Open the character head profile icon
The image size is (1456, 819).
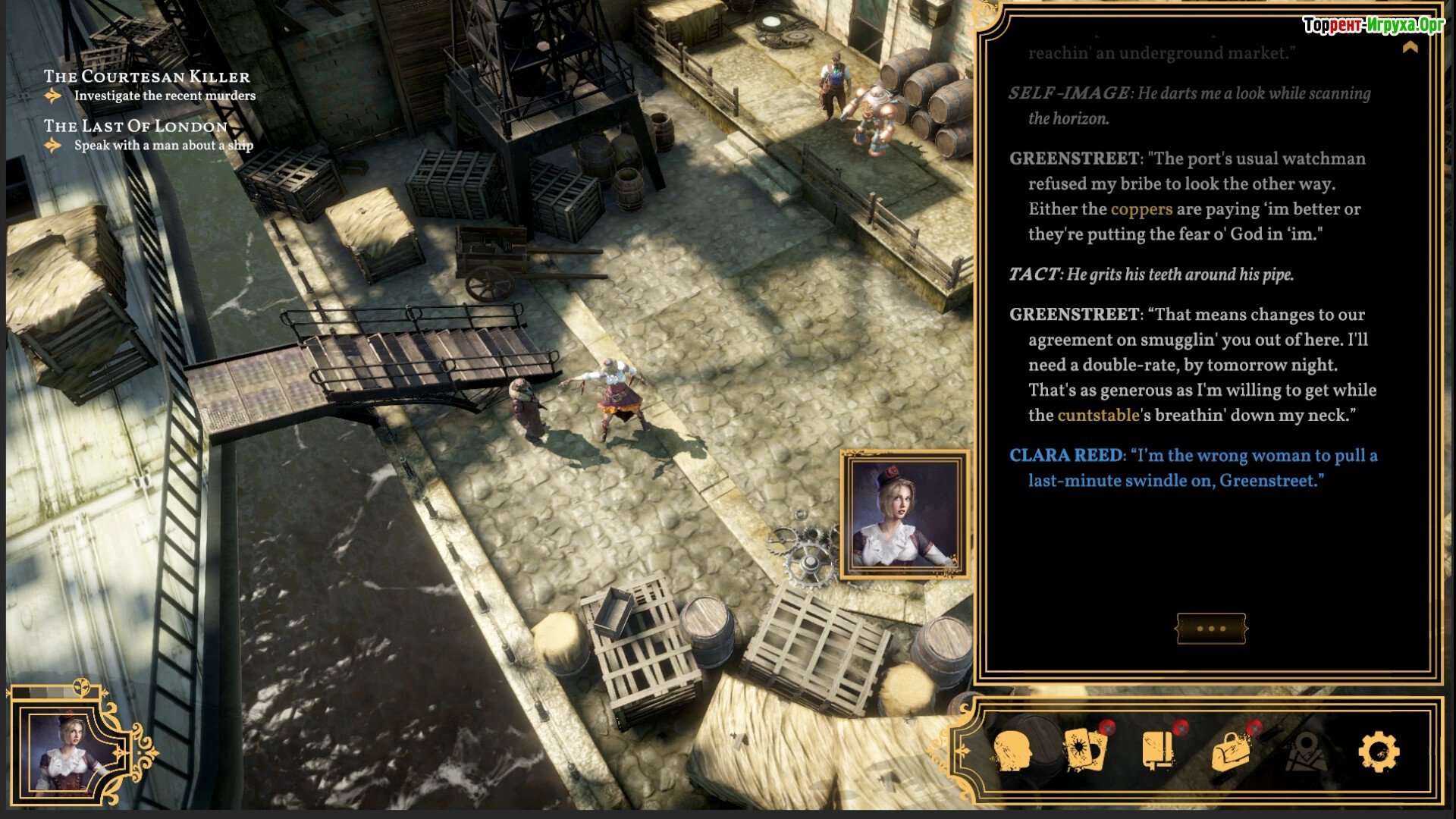point(1013,751)
